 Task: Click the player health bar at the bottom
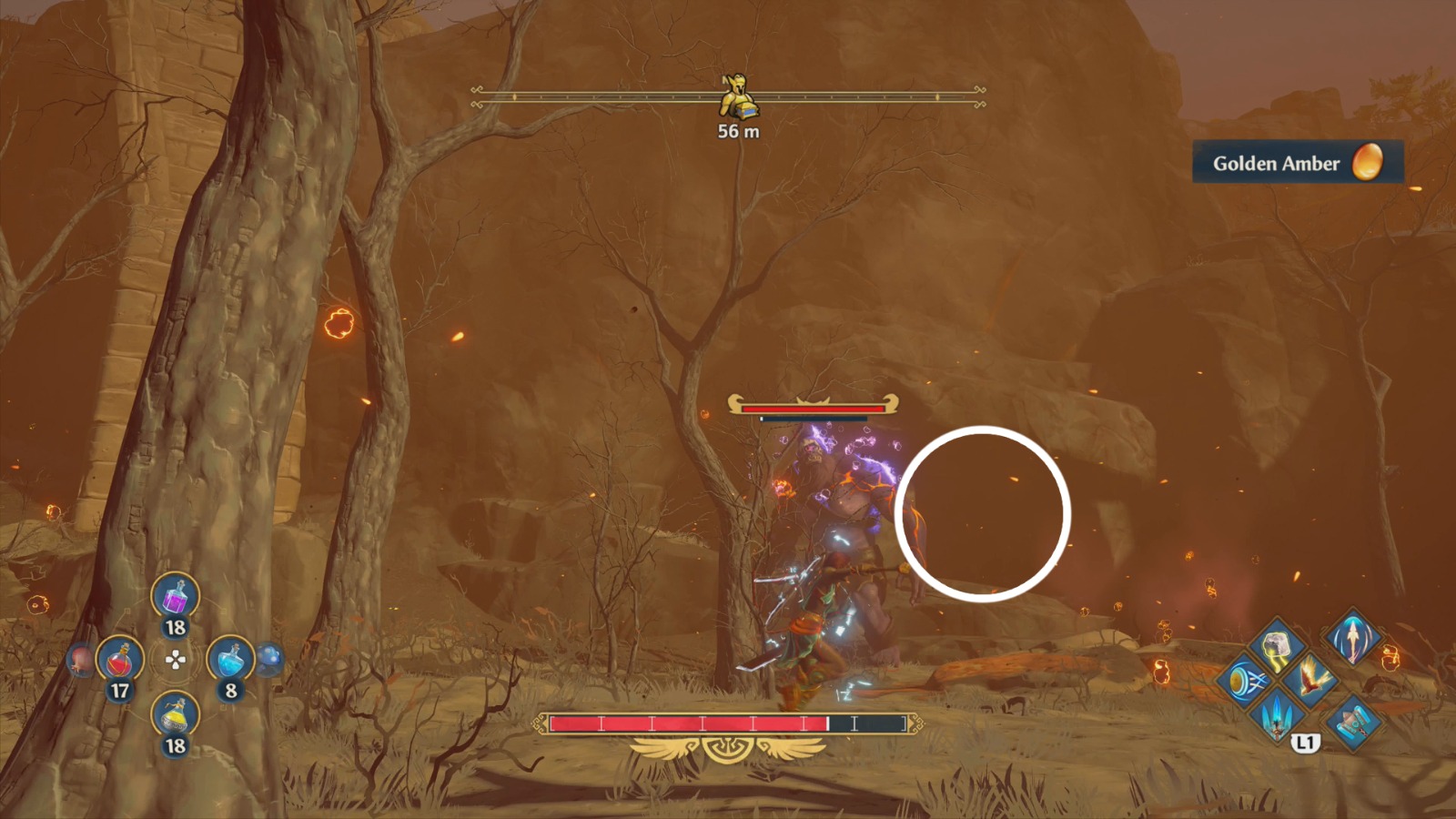tap(728, 723)
